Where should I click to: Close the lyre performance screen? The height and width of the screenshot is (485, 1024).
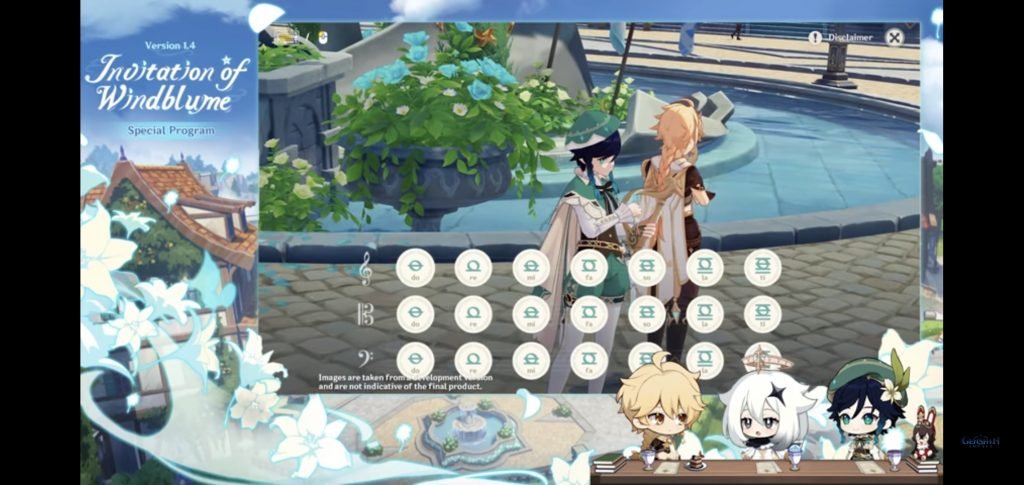894,38
